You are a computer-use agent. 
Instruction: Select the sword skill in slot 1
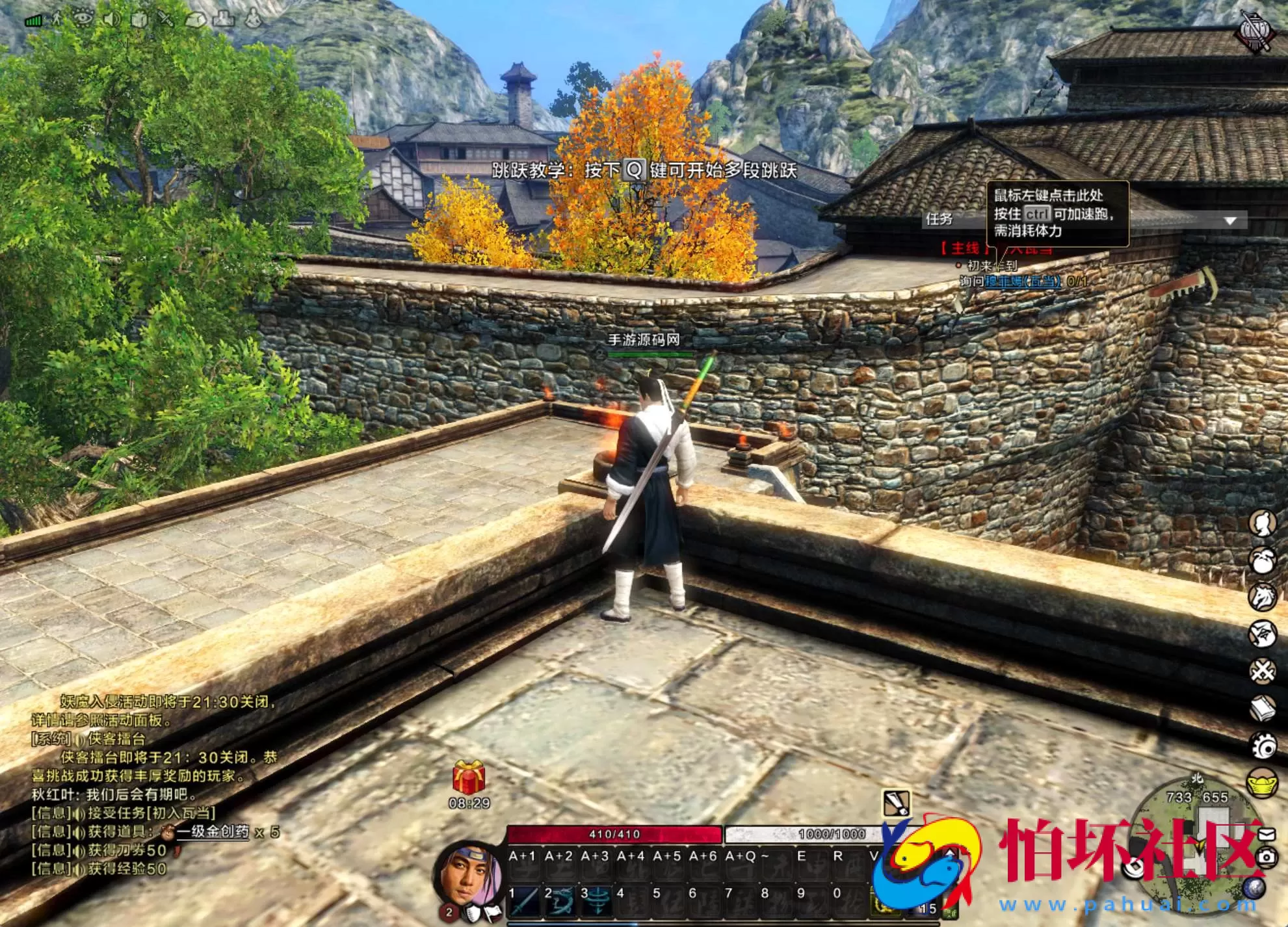point(525,899)
